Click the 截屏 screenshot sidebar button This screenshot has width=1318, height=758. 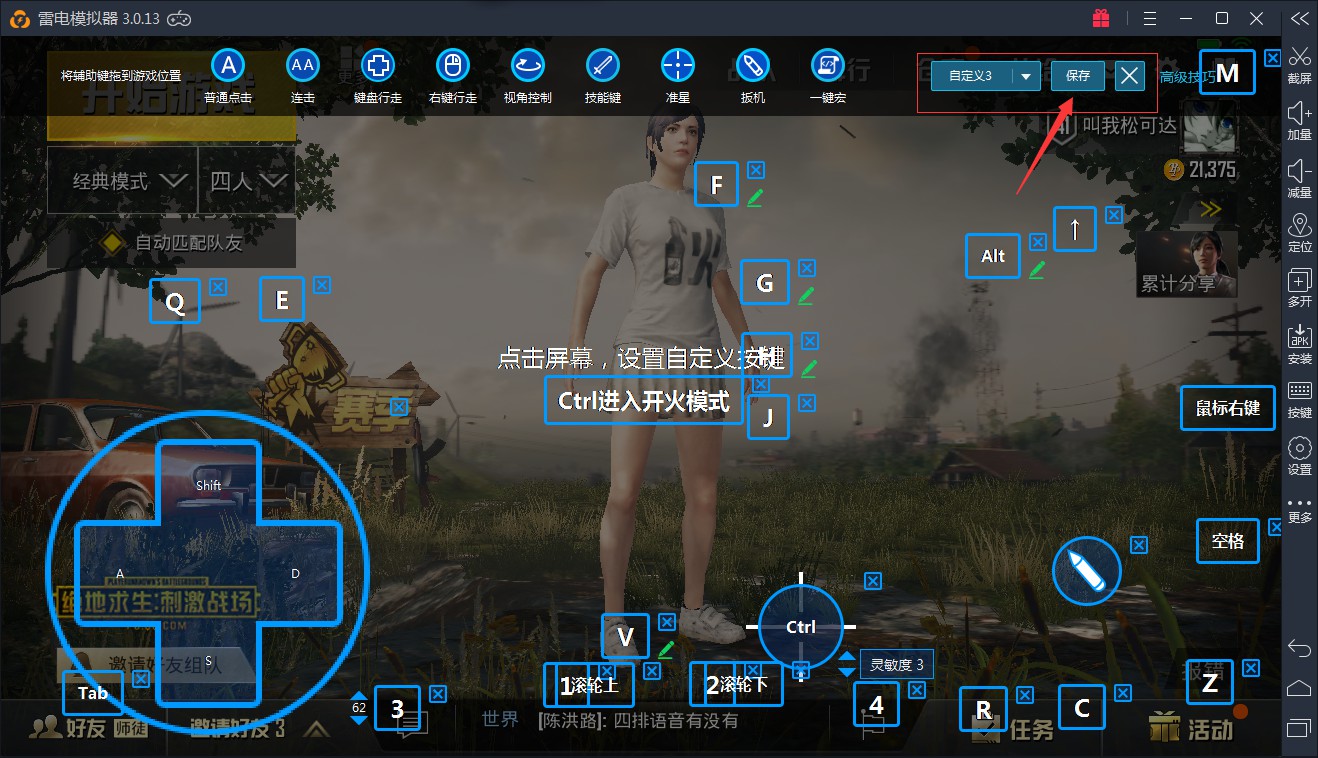[1299, 64]
